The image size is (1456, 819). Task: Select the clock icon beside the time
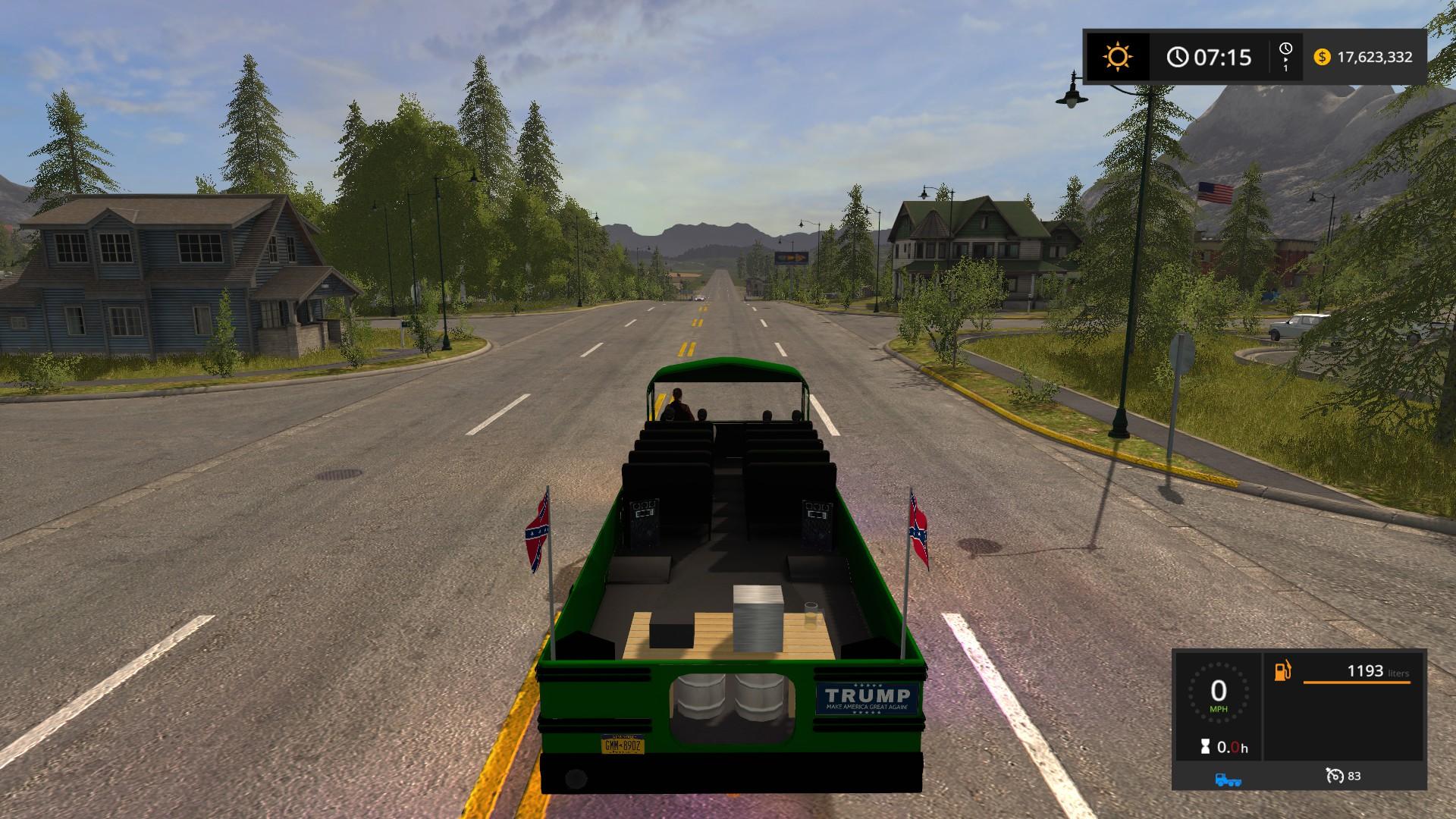tap(1177, 57)
